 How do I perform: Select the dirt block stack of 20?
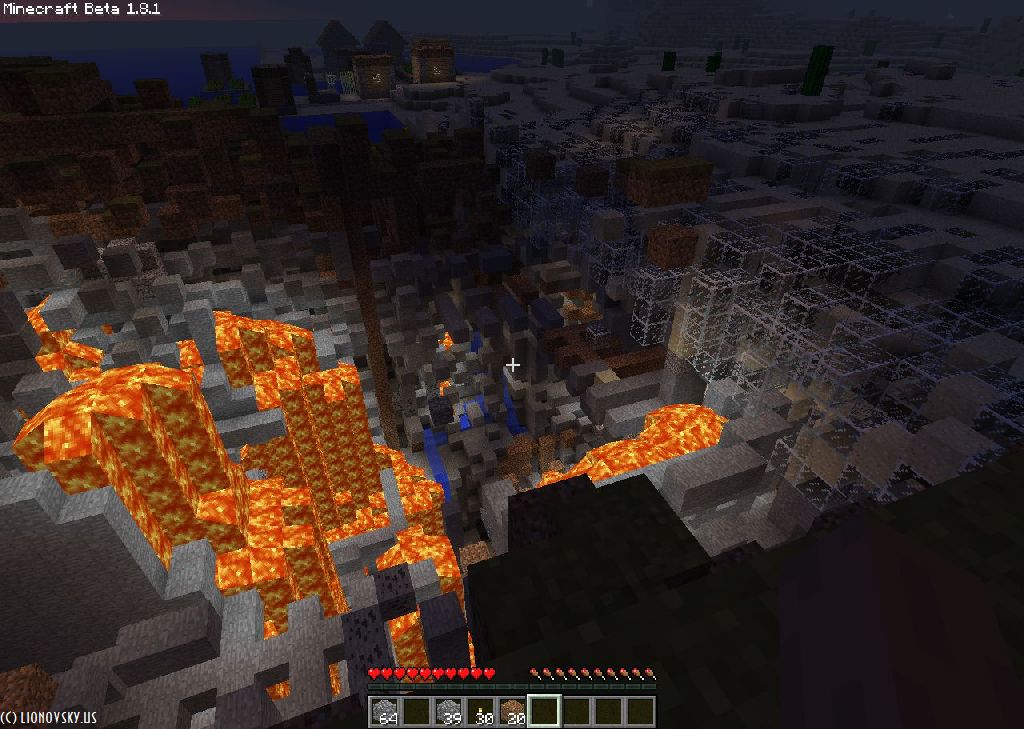[x=513, y=711]
